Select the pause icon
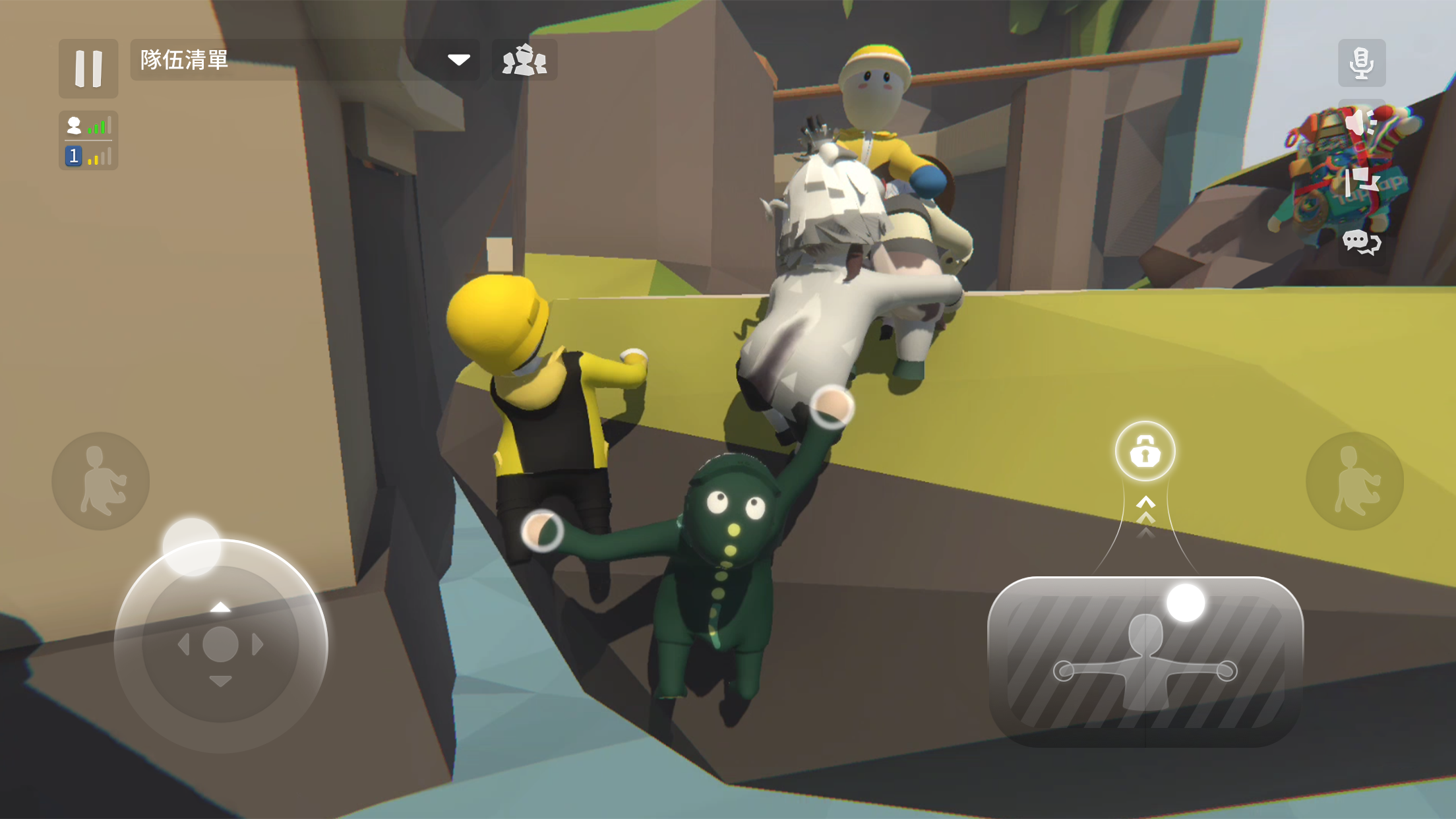The height and width of the screenshot is (819, 1456). point(88,67)
